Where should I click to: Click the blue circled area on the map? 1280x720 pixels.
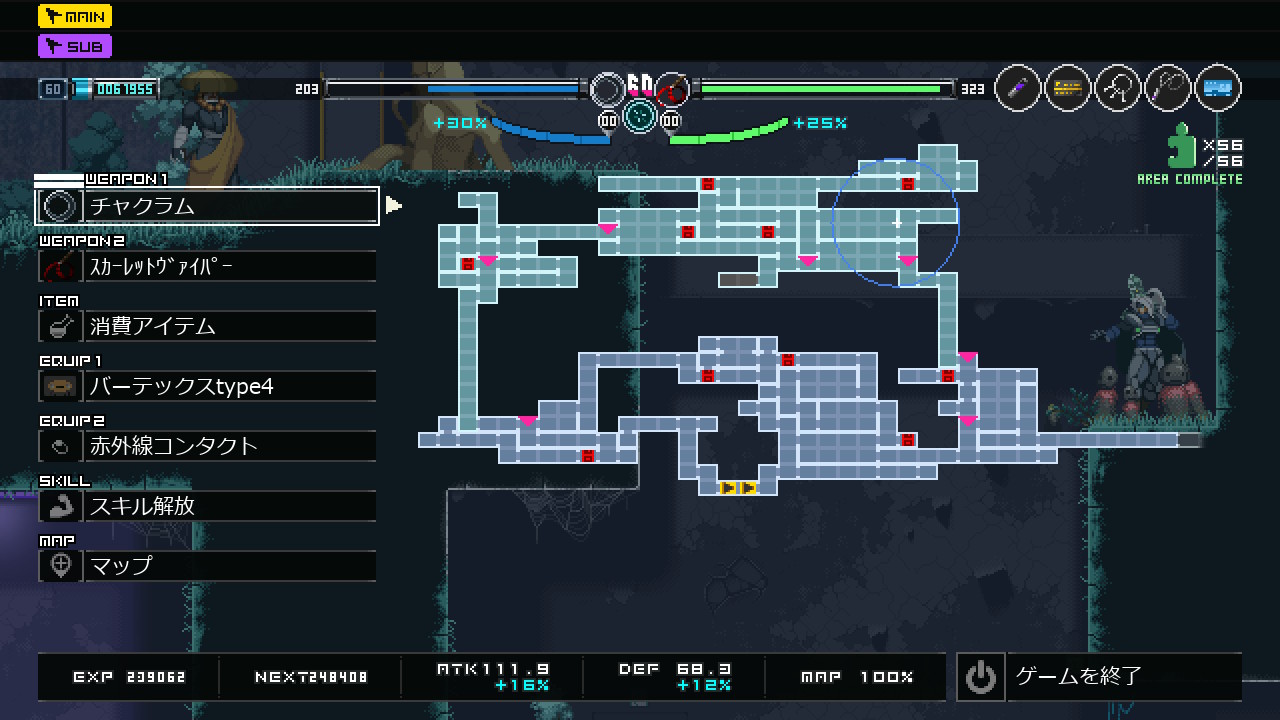(896, 222)
